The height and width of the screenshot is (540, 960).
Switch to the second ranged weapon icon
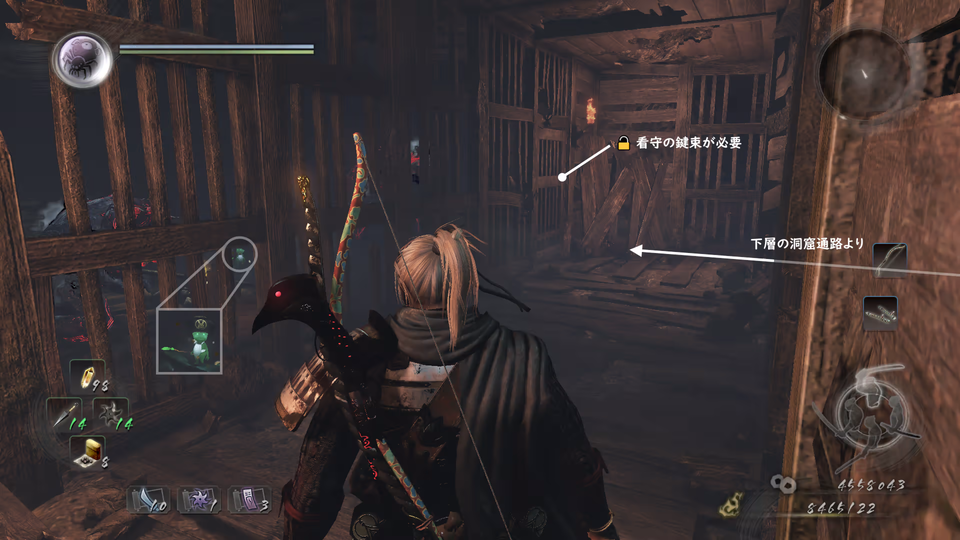[x=880, y=312]
